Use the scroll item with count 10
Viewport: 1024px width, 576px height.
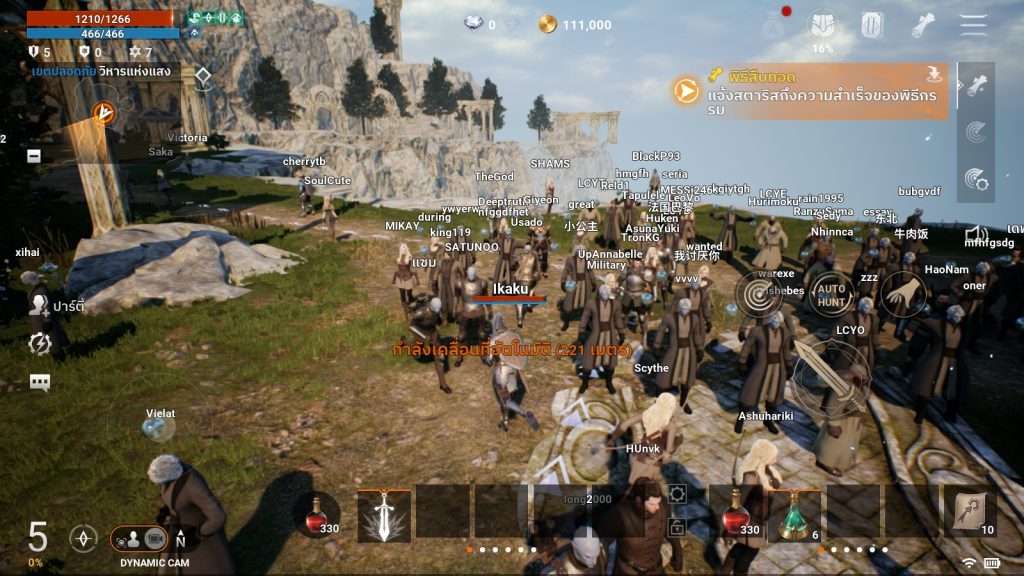click(970, 512)
